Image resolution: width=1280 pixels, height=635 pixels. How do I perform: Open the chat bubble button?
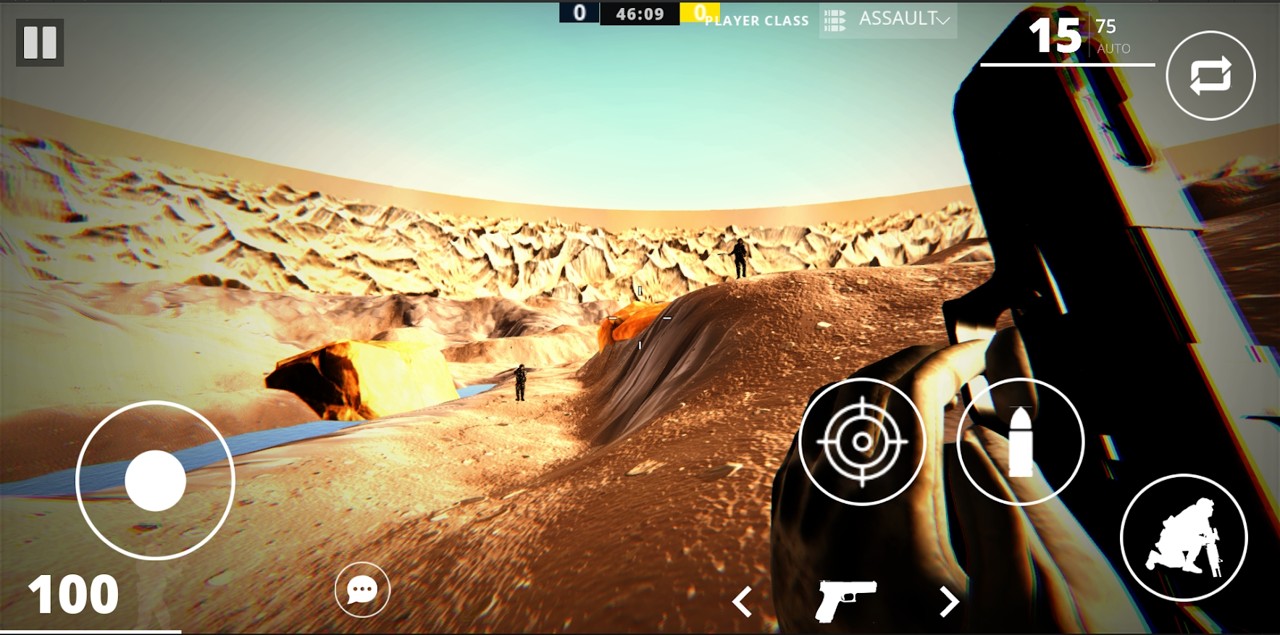tap(362, 590)
